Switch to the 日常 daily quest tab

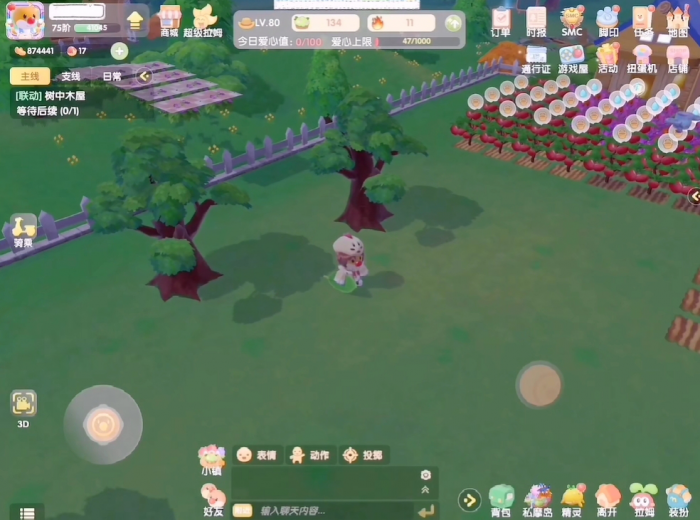112,76
